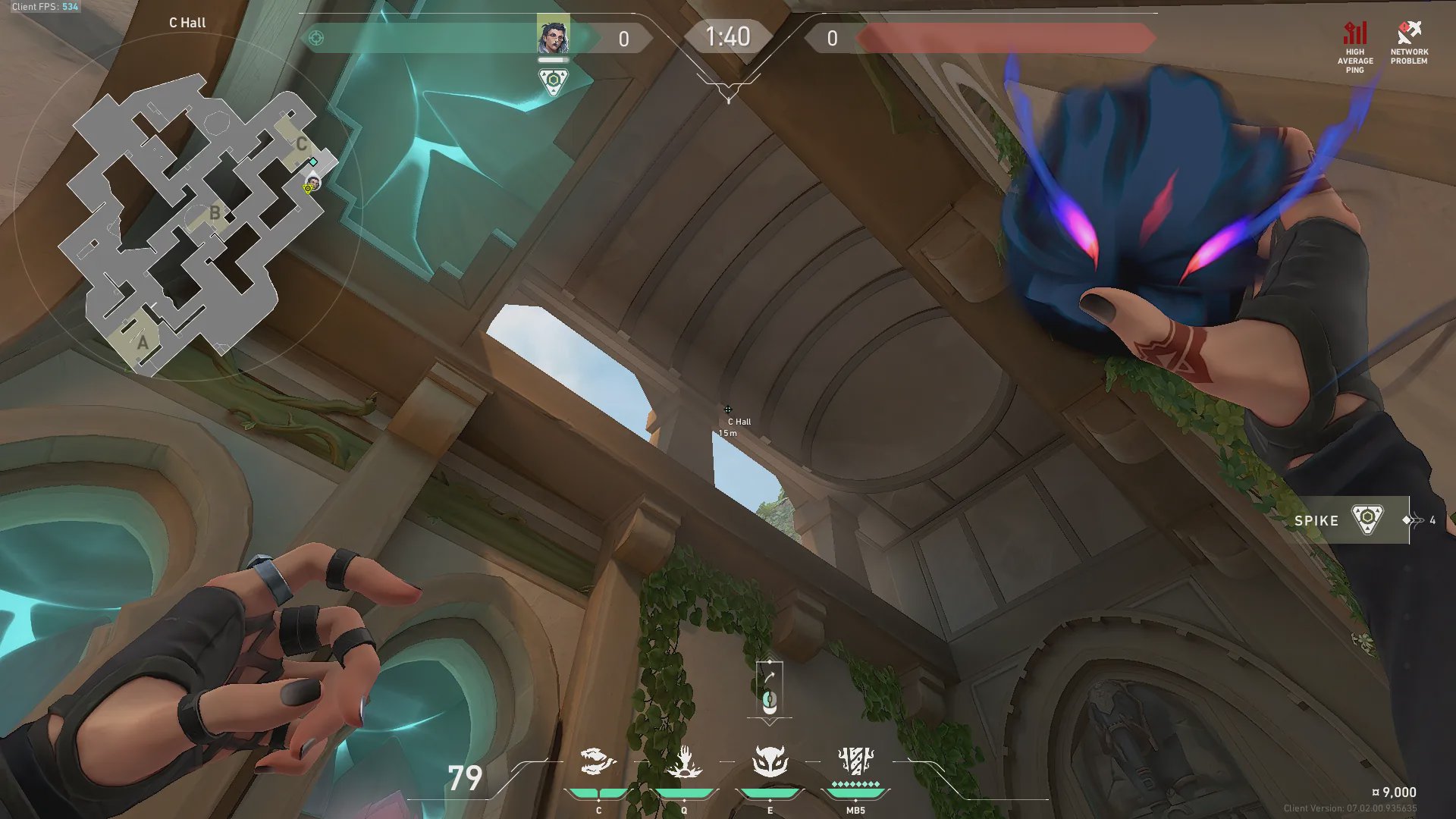Click the minimap showing sites A, B, C
The height and width of the screenshot is (819, 1456).
click(x=199, y=224)
